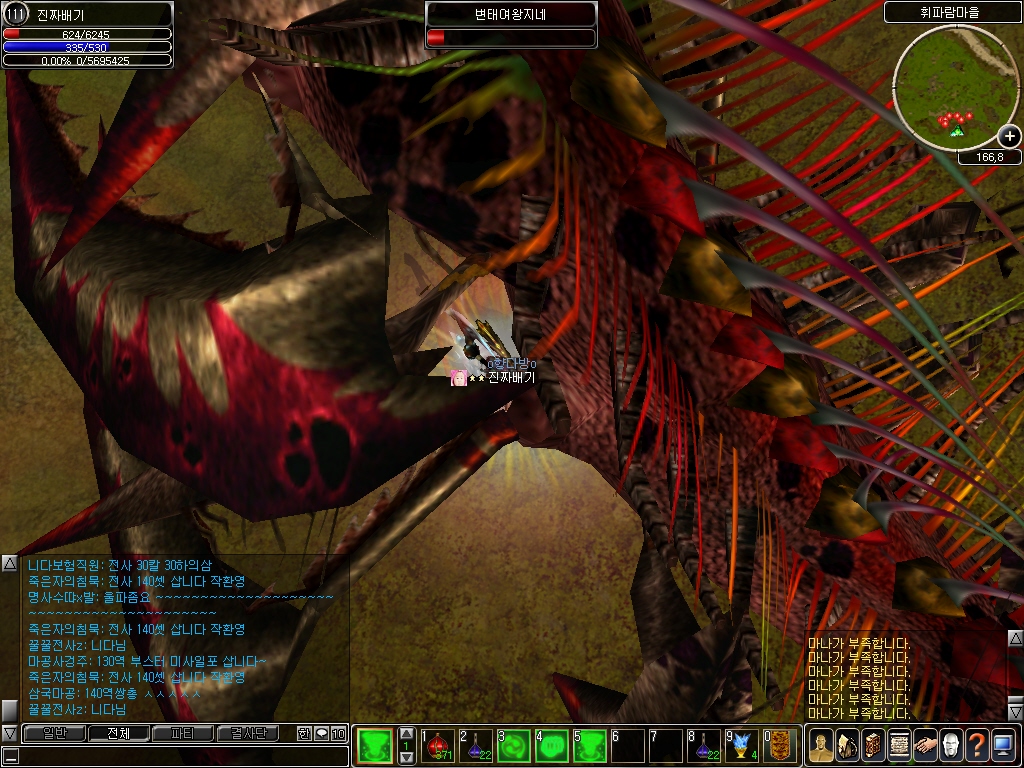Image resolution: width=1024 pixels, height=768 pixels.
Task: Open the question mark help menu
Action: [977, 746]
